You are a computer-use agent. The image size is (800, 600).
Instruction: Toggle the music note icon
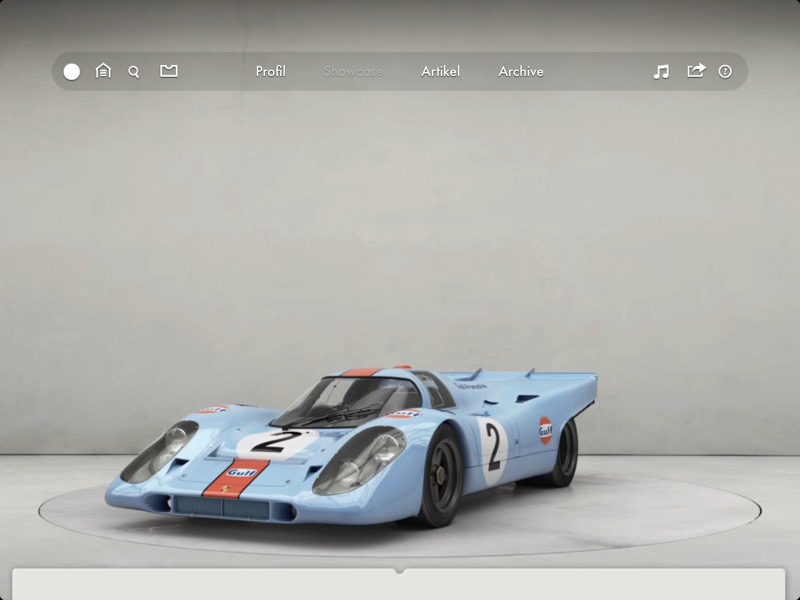coord(661,71)
